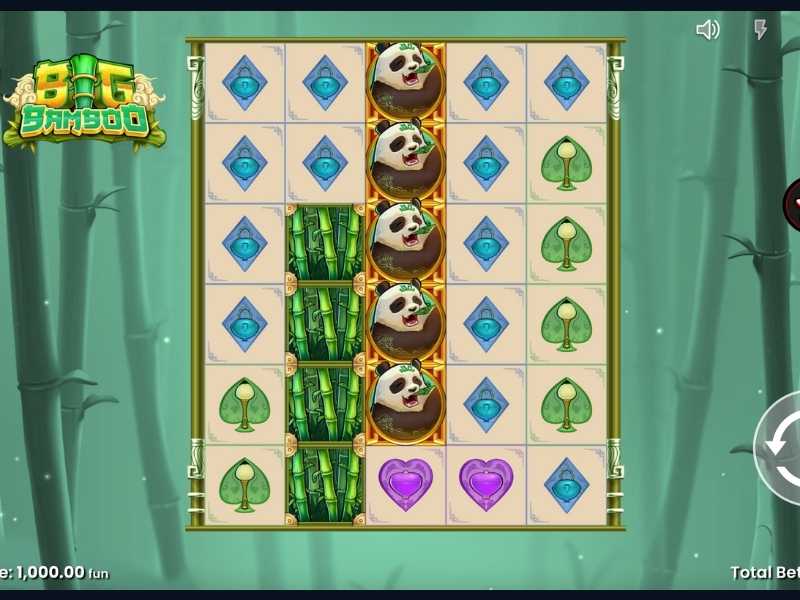Activate the lightning bolt turbo mode

coord(760,30)
